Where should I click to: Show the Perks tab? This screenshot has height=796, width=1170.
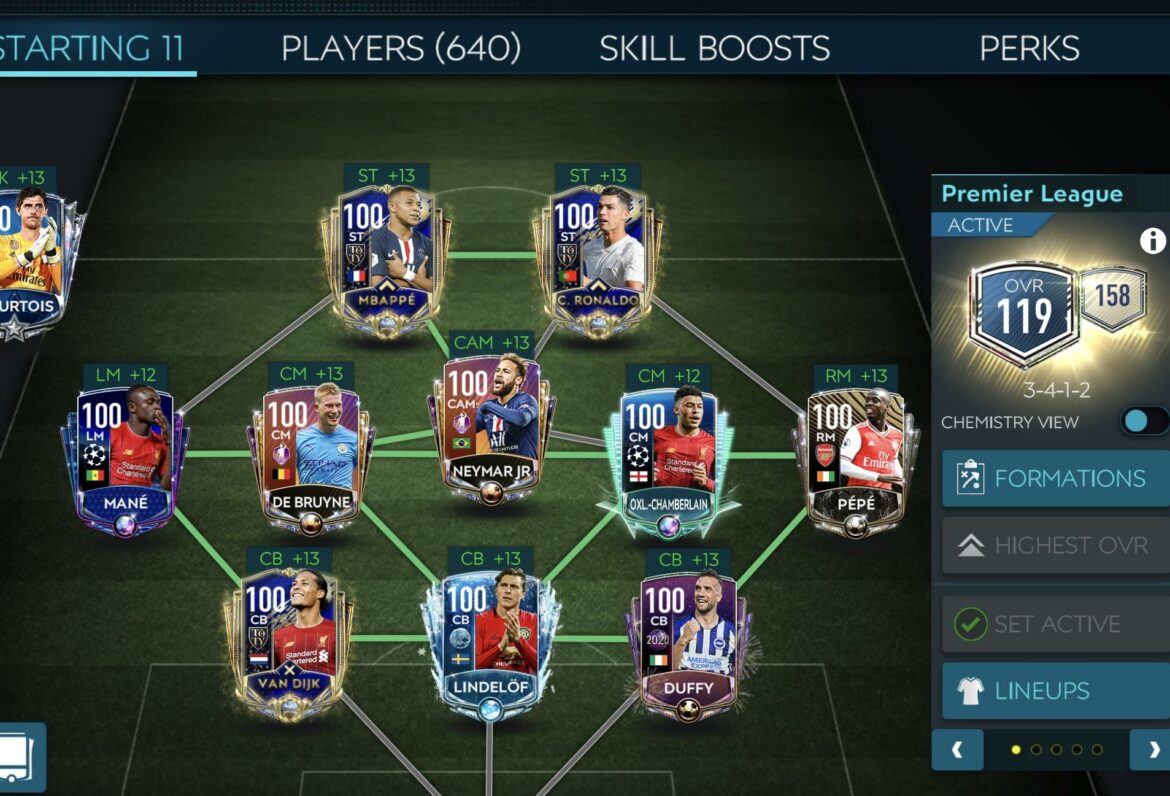1029,48
